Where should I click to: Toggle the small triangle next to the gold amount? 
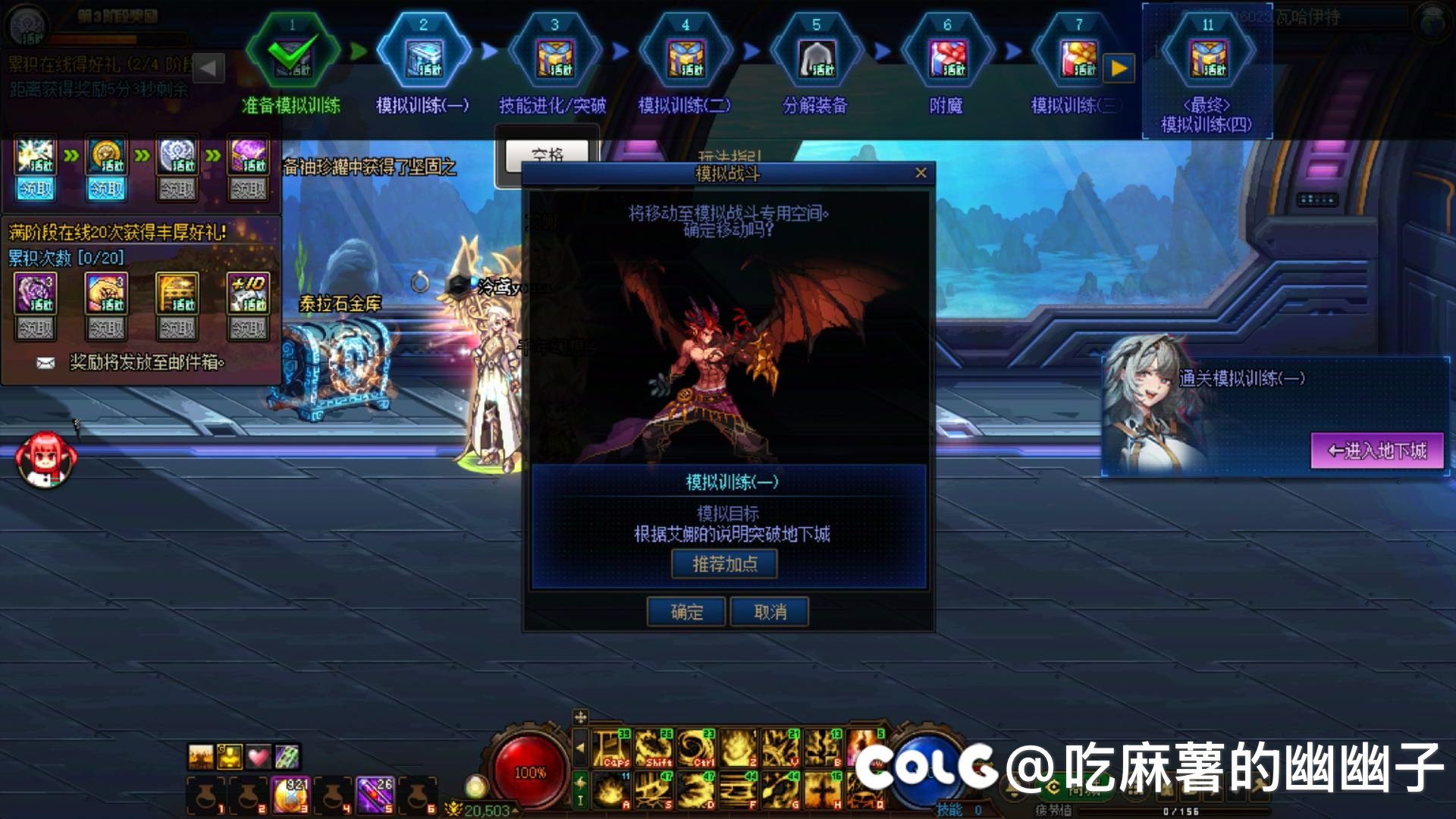tap(515, 810)
